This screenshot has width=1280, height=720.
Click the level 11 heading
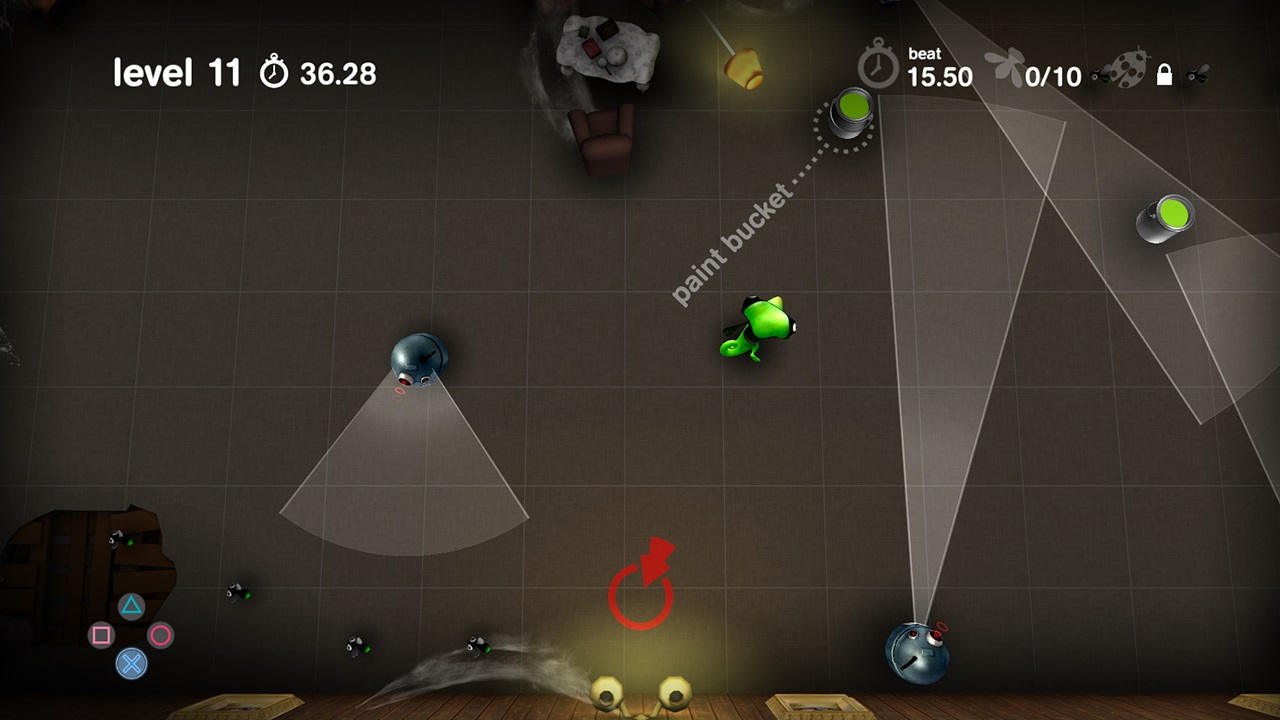(178, 71)
